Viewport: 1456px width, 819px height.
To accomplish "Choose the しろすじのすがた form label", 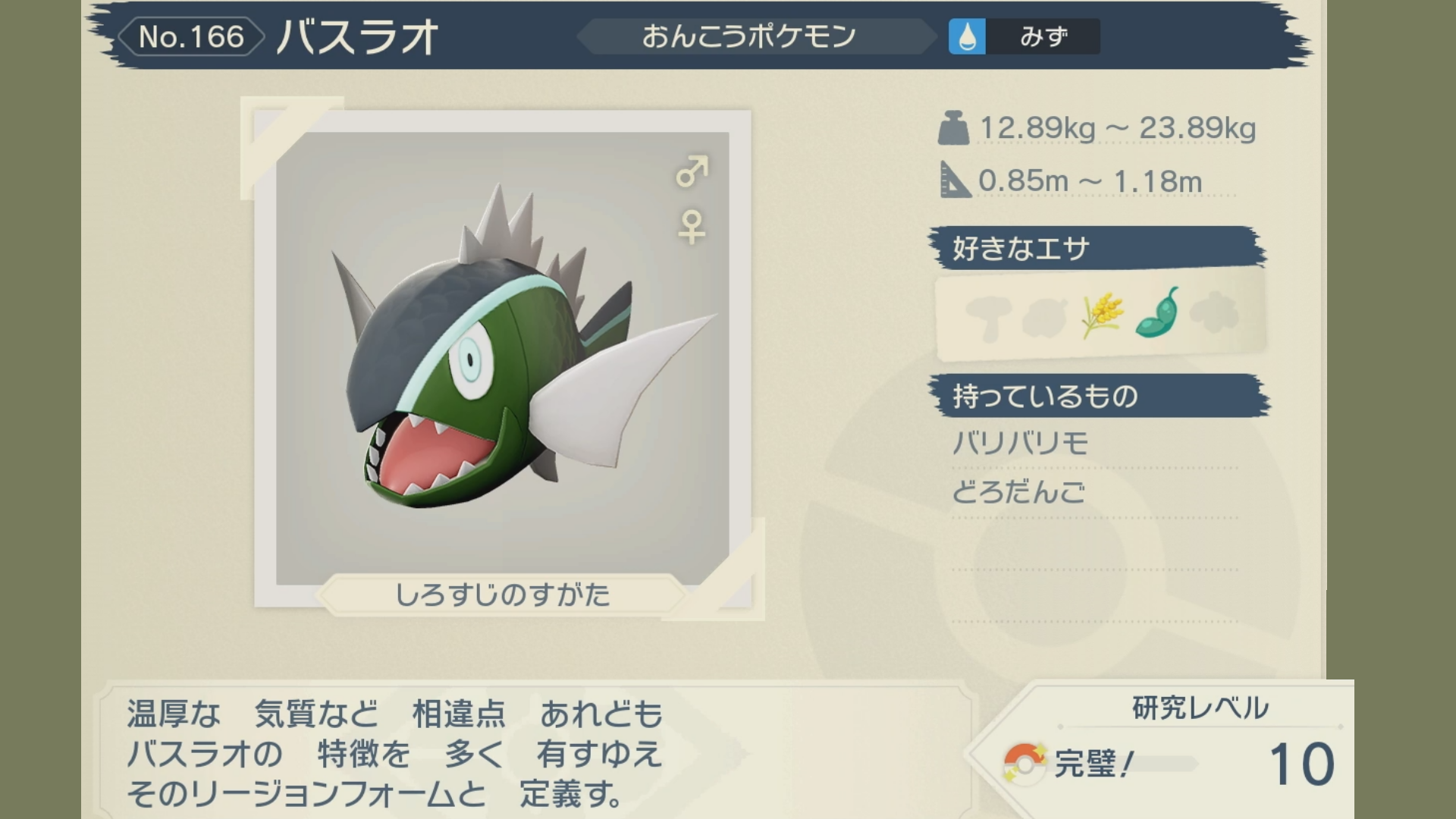I will tap(502, 595).
